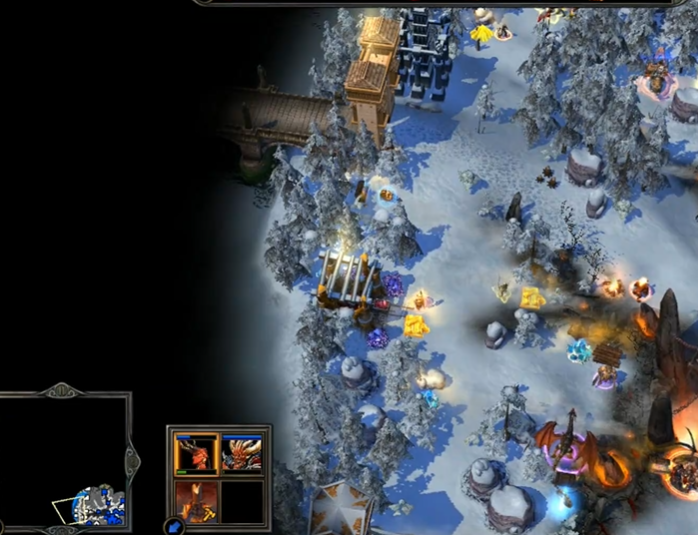The image size is (698, 535).
Task: Click the round ornament on minimap's right edge
Action: click(x=131, y=459)
